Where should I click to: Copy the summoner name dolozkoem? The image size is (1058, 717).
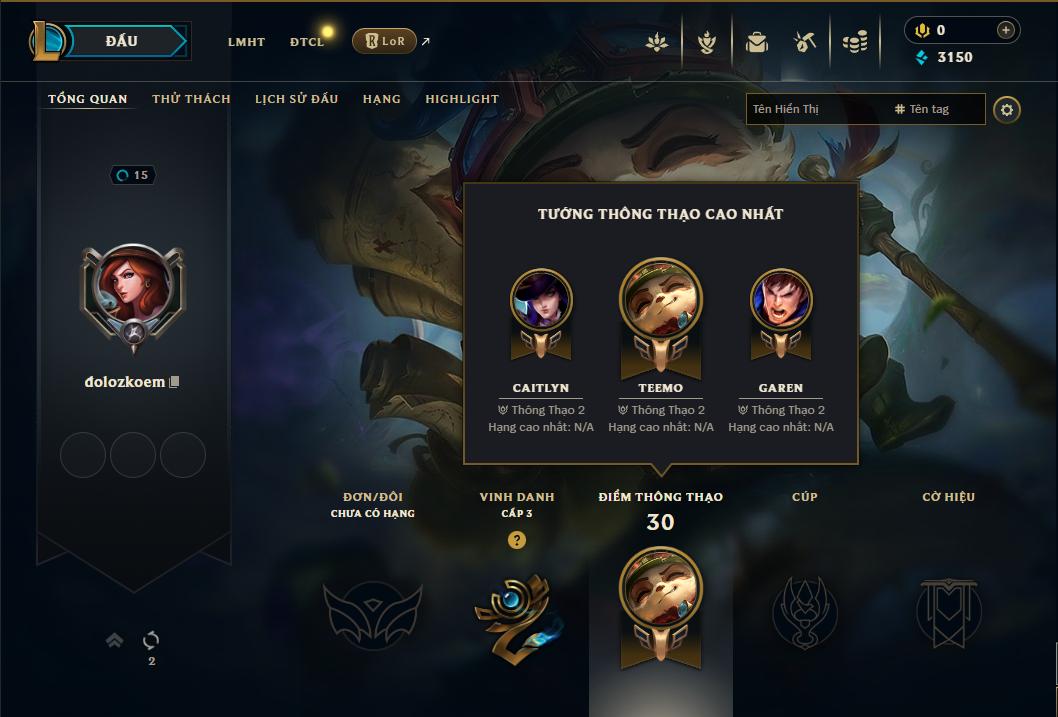[175, 382]
